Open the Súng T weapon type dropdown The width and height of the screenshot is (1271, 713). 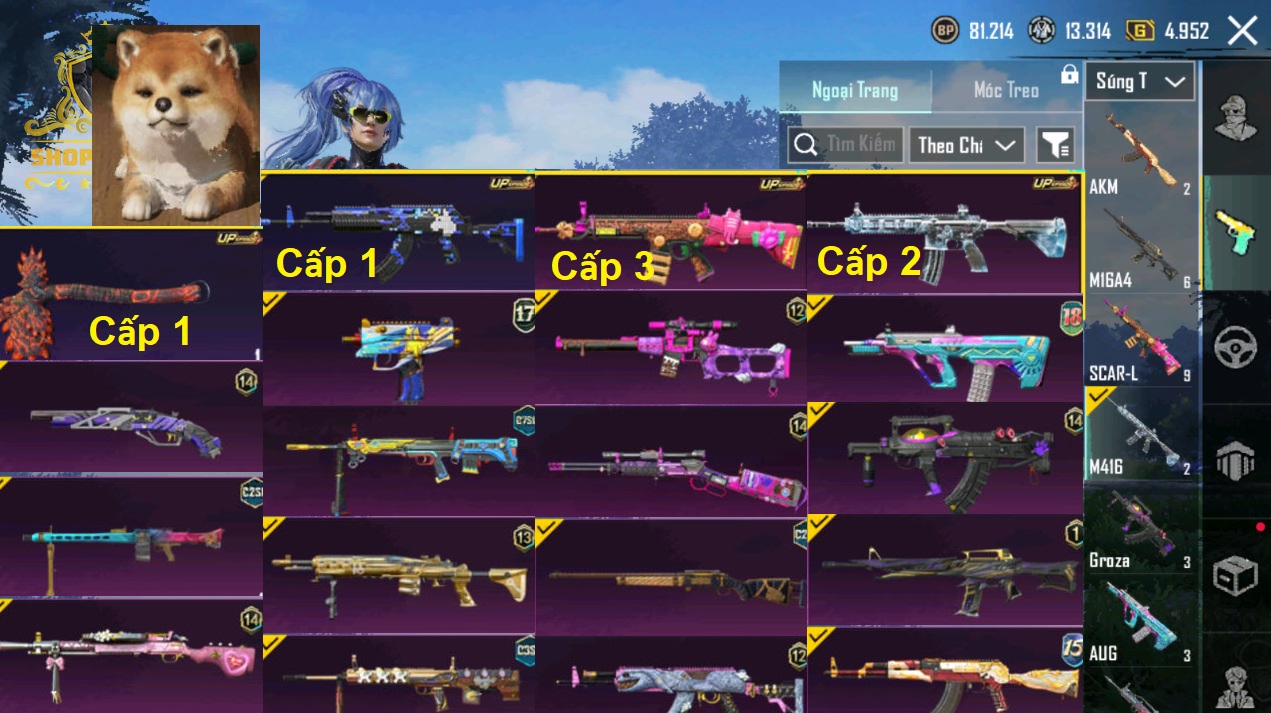pyautogui.click(x=1140, y=82)
